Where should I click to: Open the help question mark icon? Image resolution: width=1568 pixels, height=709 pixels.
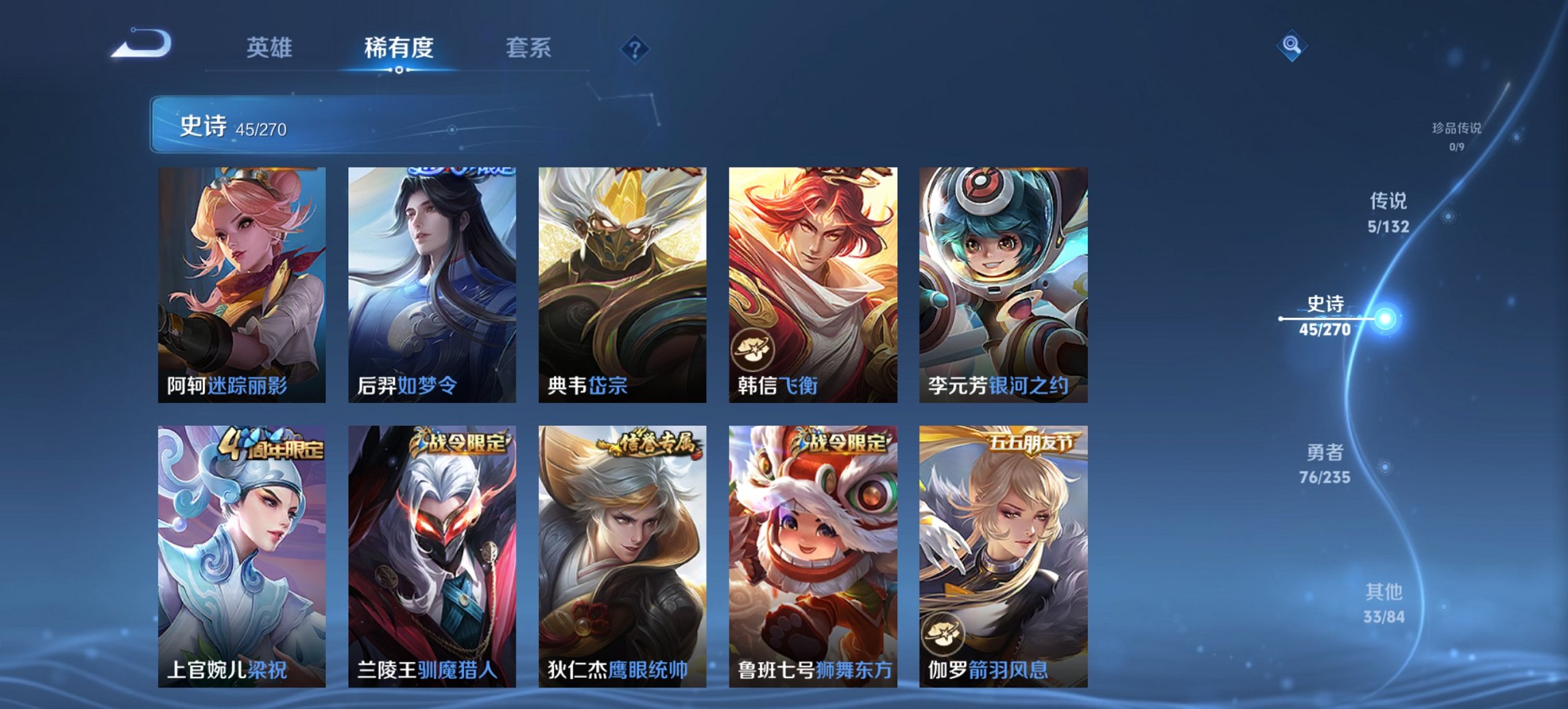pos(635,49)
